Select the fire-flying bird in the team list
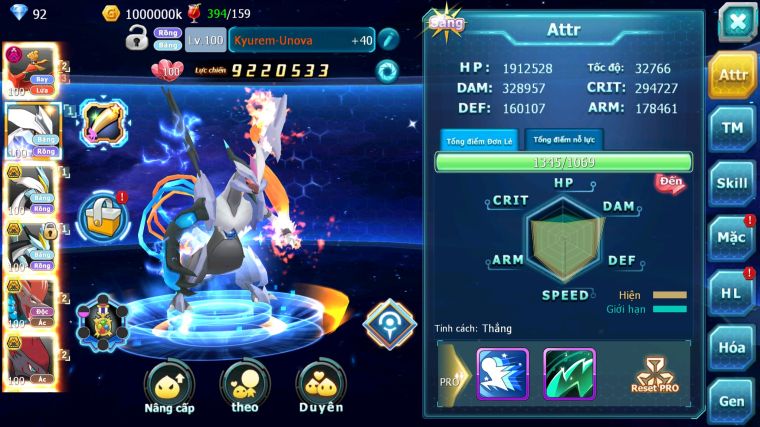The width and height of the screenshot is (760, 427). pos(26,71)
